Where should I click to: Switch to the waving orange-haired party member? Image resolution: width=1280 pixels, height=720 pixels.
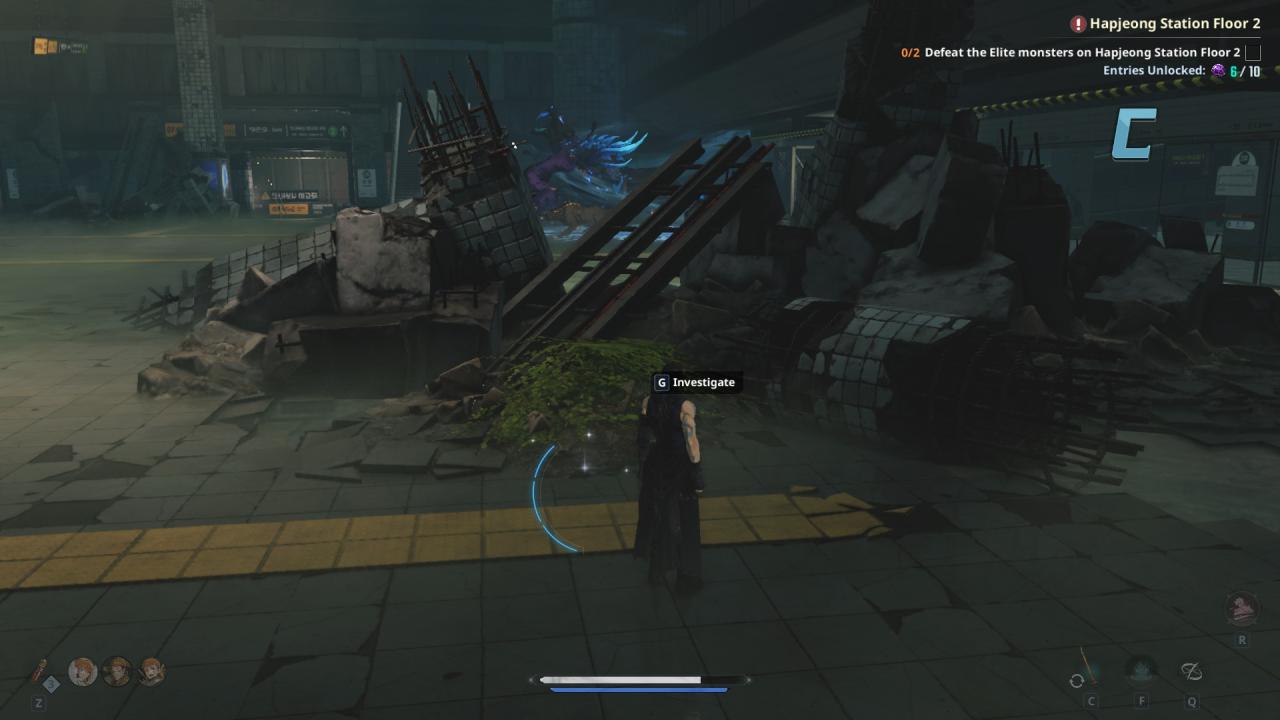tap(152, 671)
